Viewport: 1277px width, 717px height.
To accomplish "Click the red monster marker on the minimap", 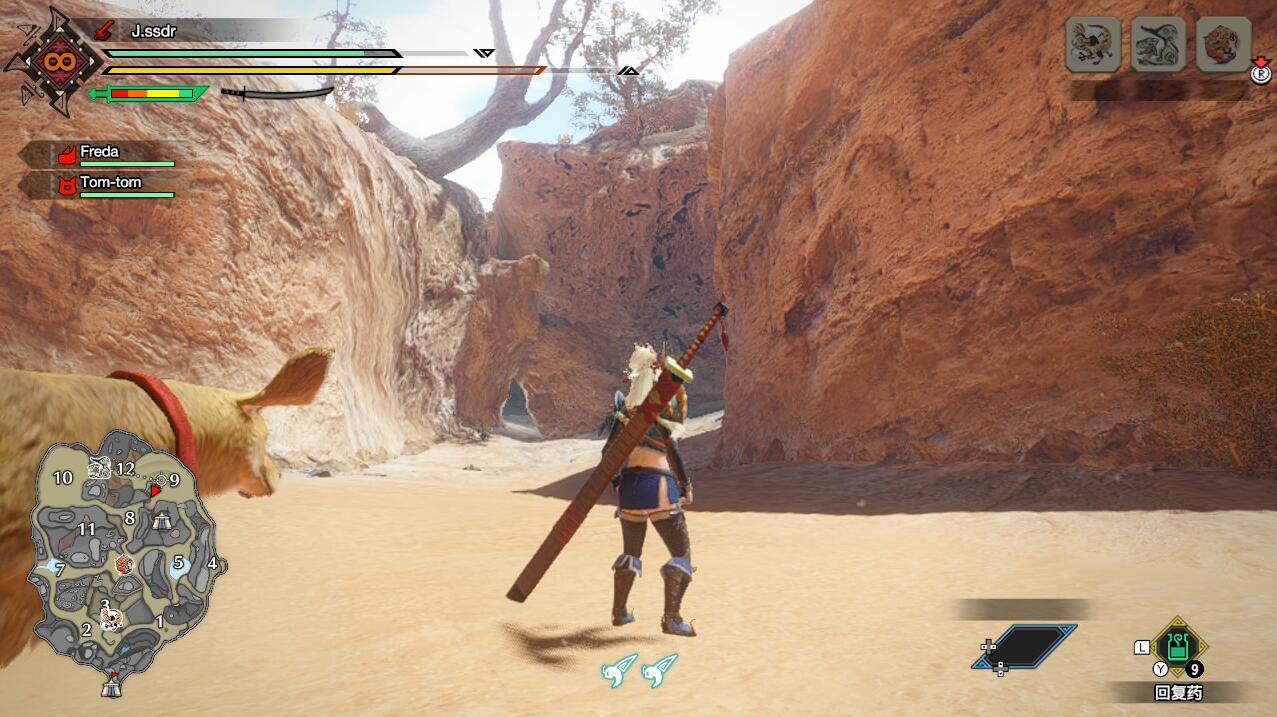I will 124,565.
